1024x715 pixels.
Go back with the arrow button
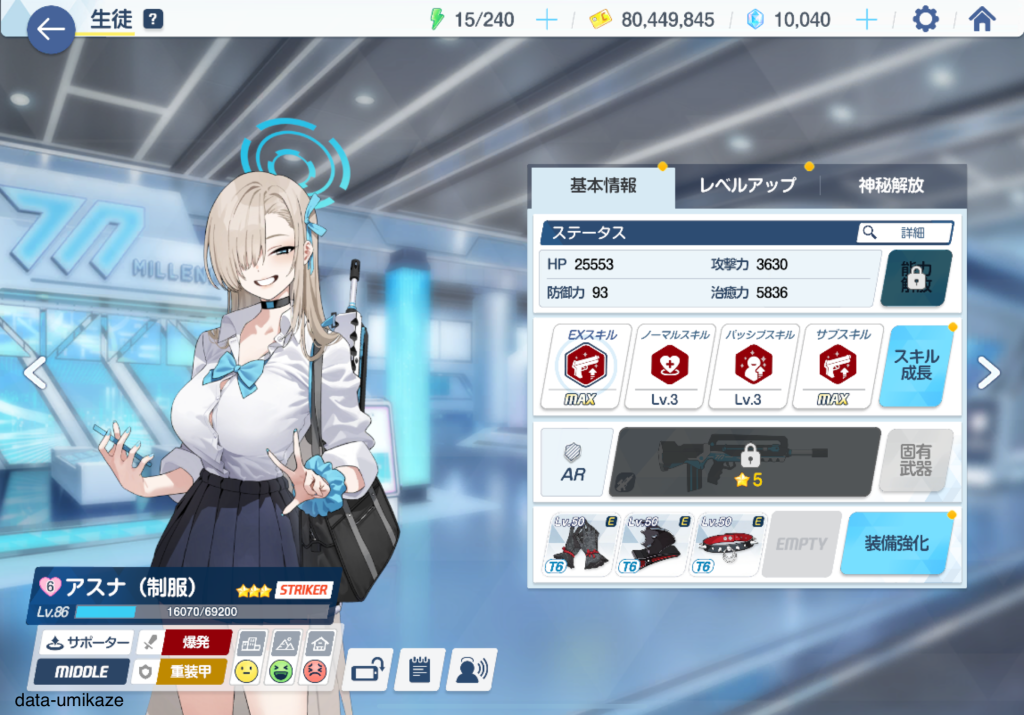pos(50,29)
